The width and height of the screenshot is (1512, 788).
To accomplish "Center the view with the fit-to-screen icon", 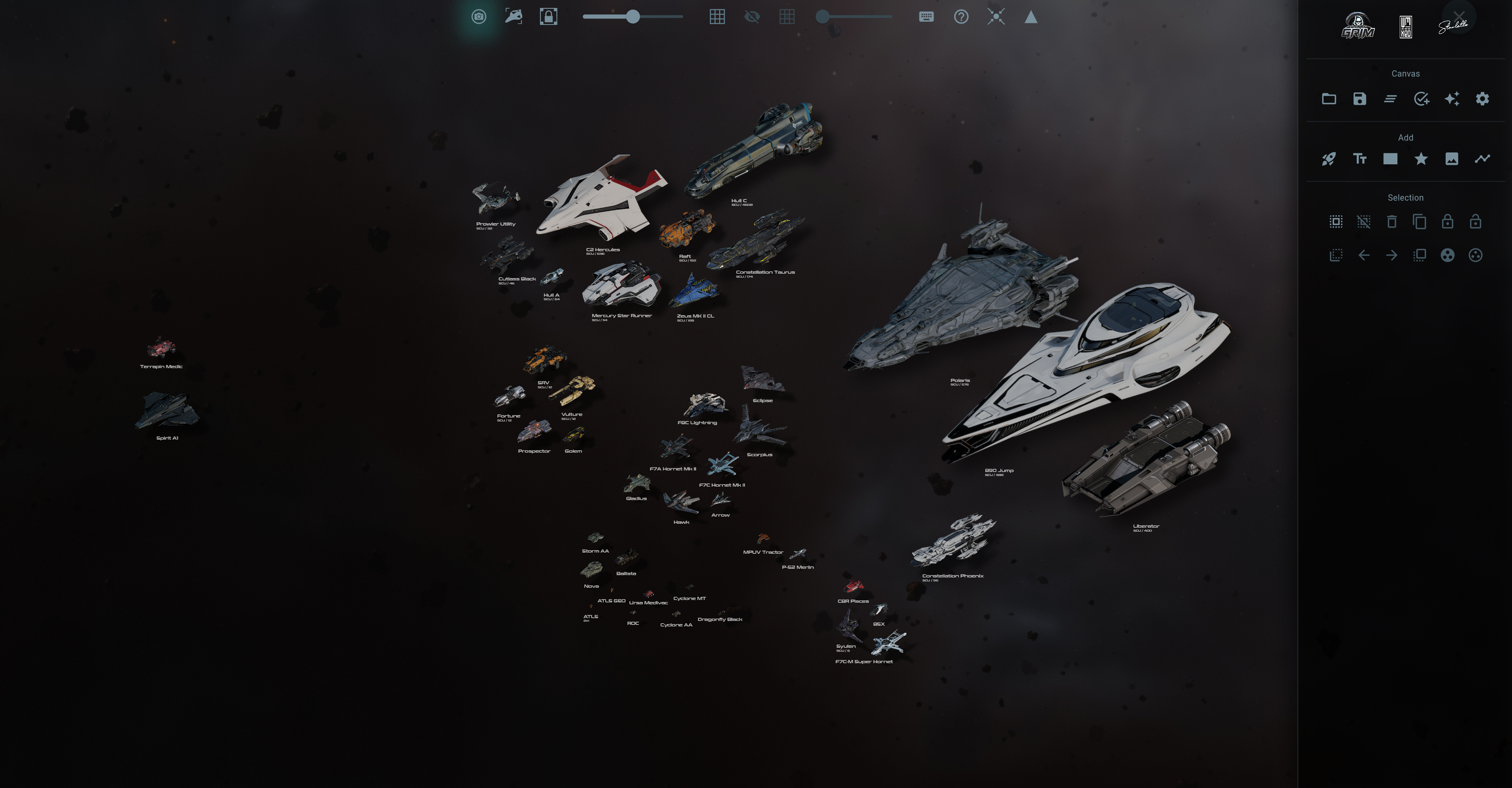I will pyautogui.click(x=996, y=17).
